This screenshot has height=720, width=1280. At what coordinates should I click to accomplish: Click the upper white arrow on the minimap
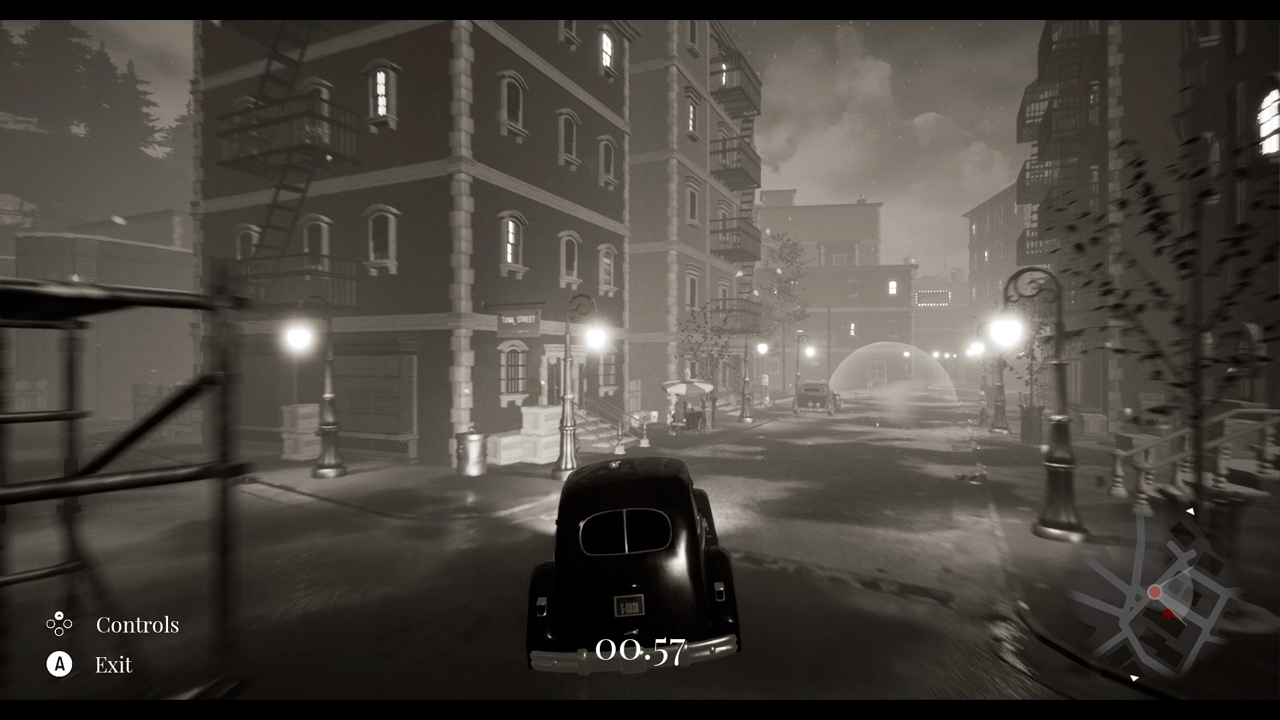[1191, 512]
